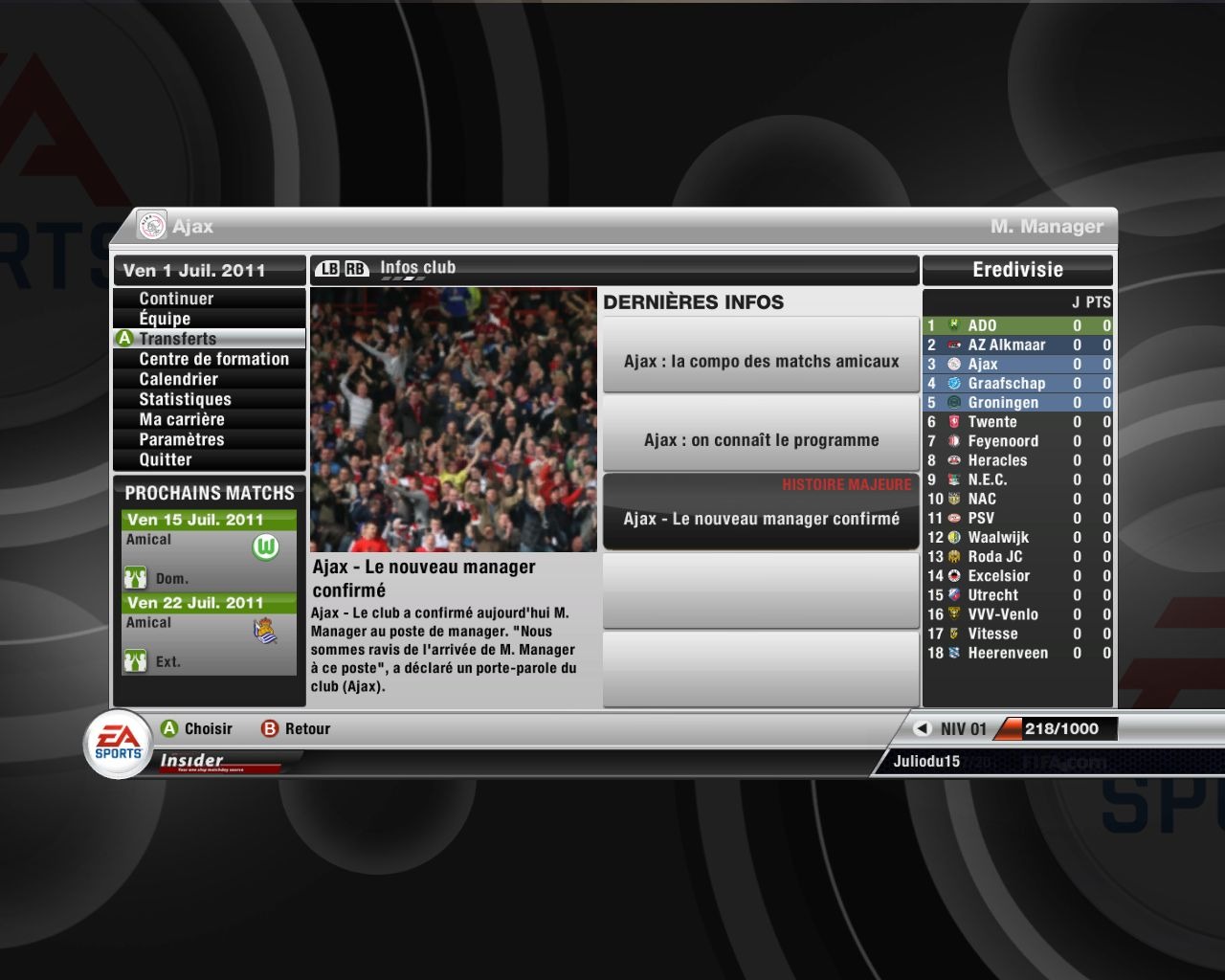Open the Ma carrière menu option
The height and width of the screenshot is (980, 1225).
182,419
